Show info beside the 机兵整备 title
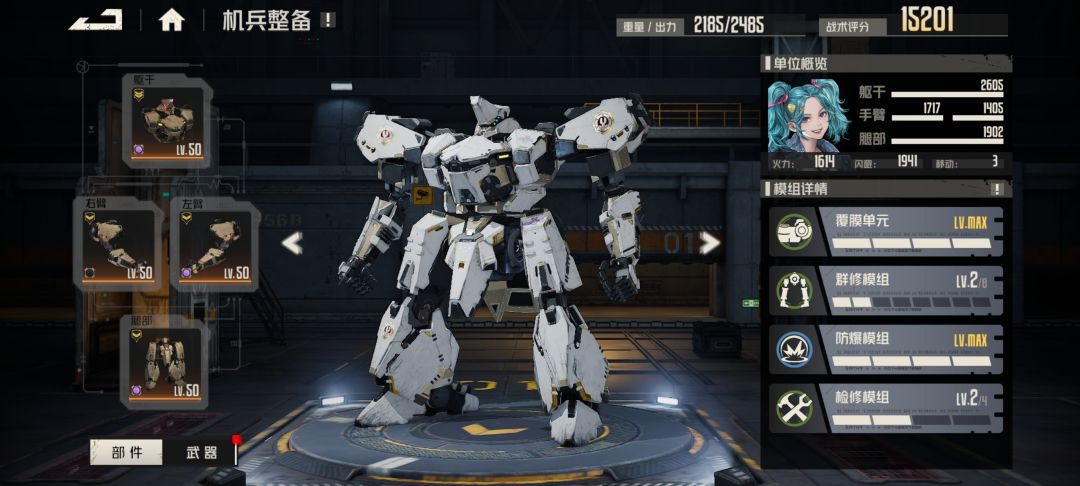1080x486 pixels. coord(328,20)
